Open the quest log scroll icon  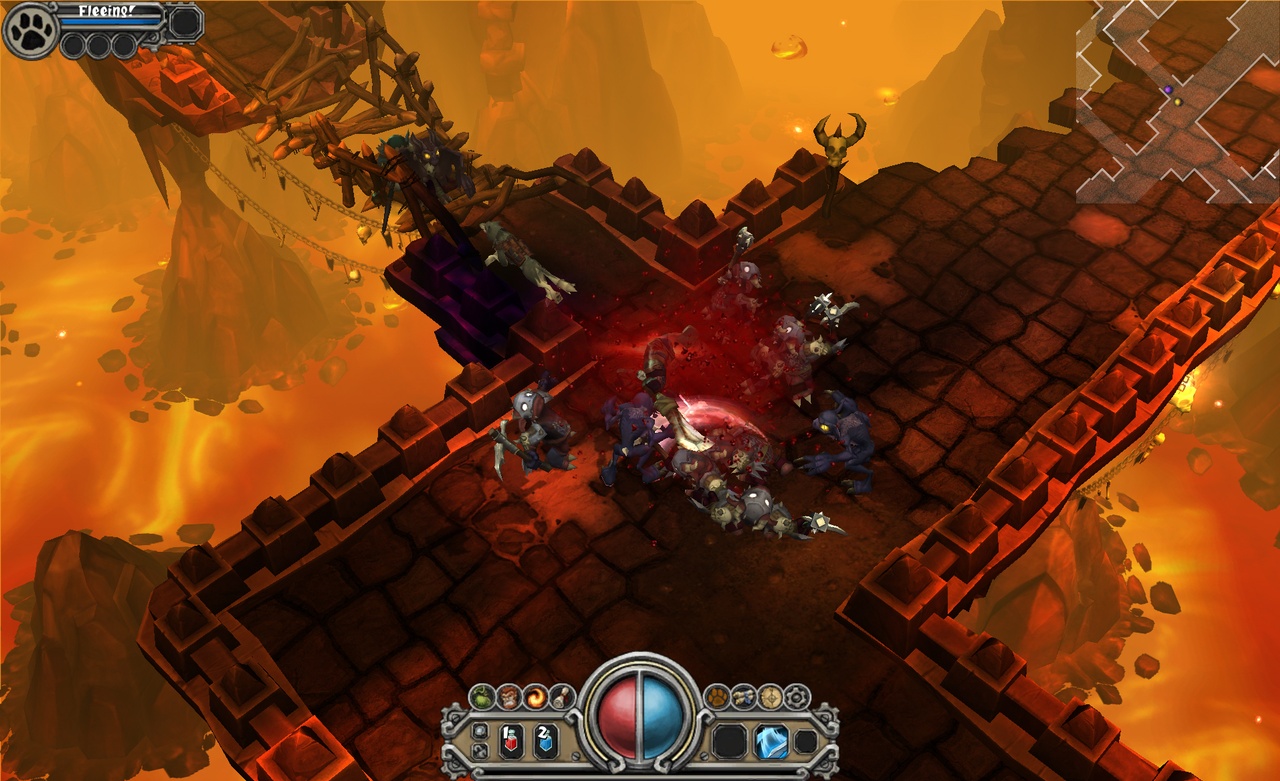[560, 697]
